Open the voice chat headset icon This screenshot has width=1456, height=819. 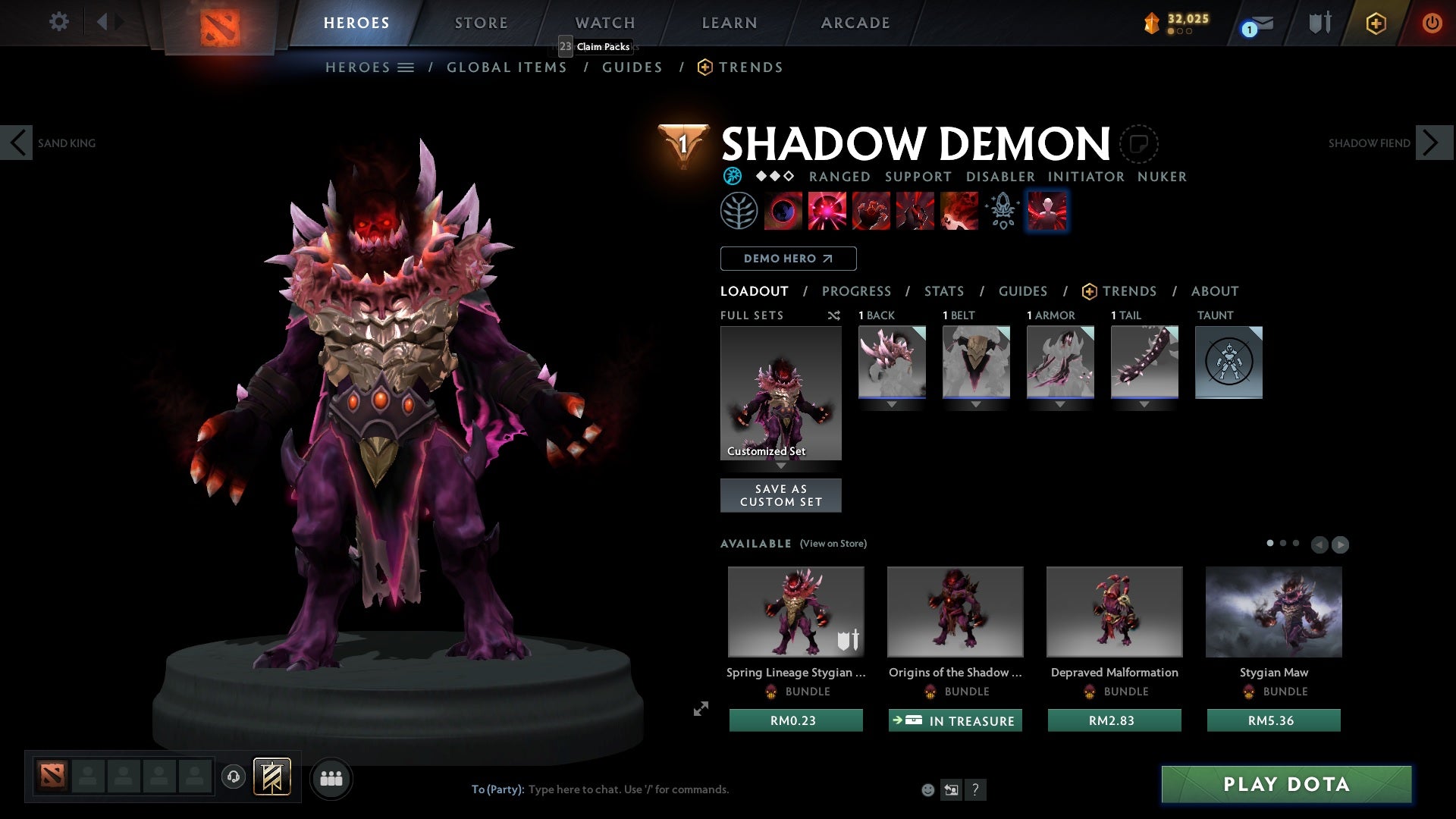pos(233,777)
